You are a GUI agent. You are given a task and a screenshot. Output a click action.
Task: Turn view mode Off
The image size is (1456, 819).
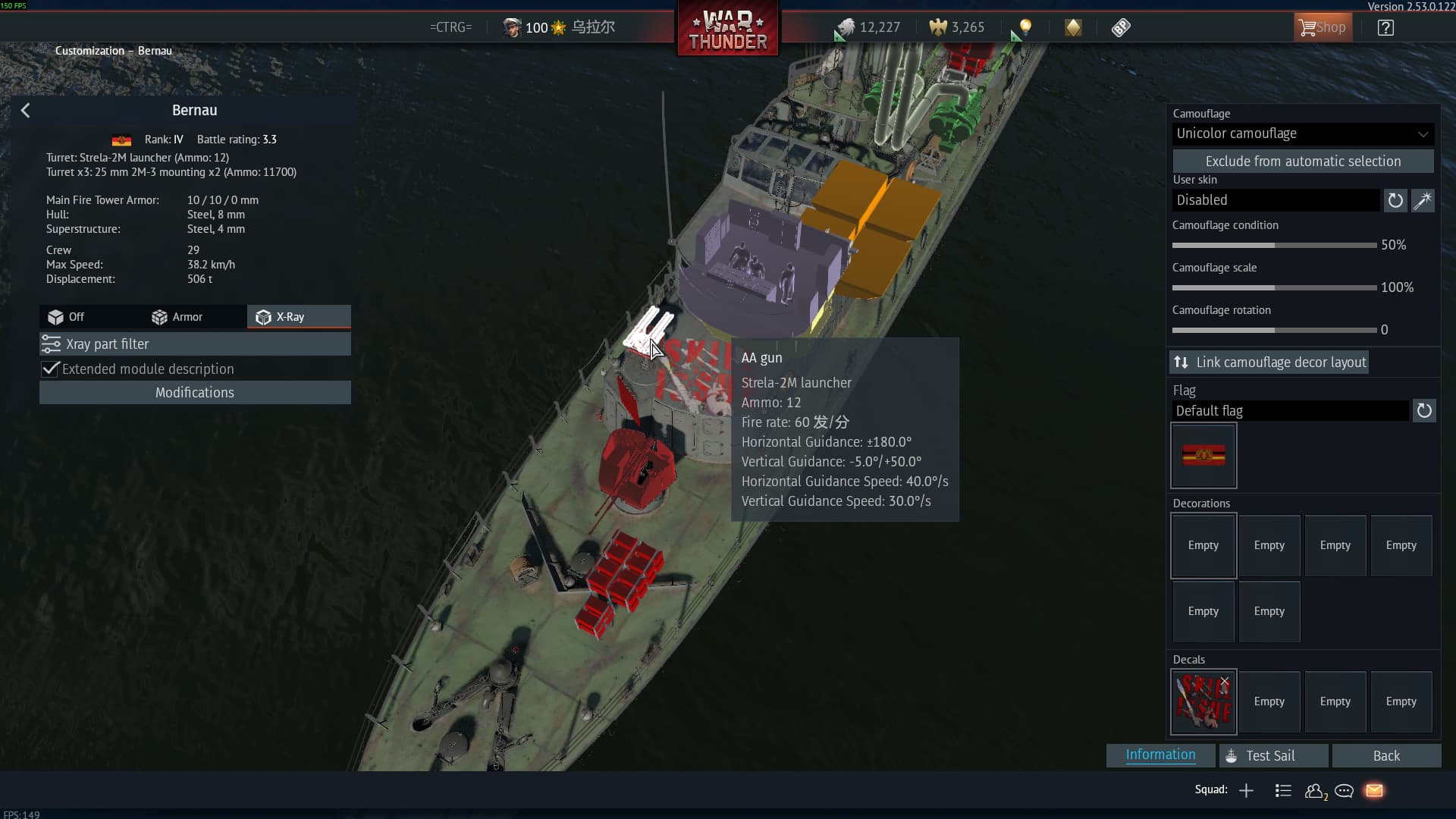pyautogui.click(x=67, y=317)
